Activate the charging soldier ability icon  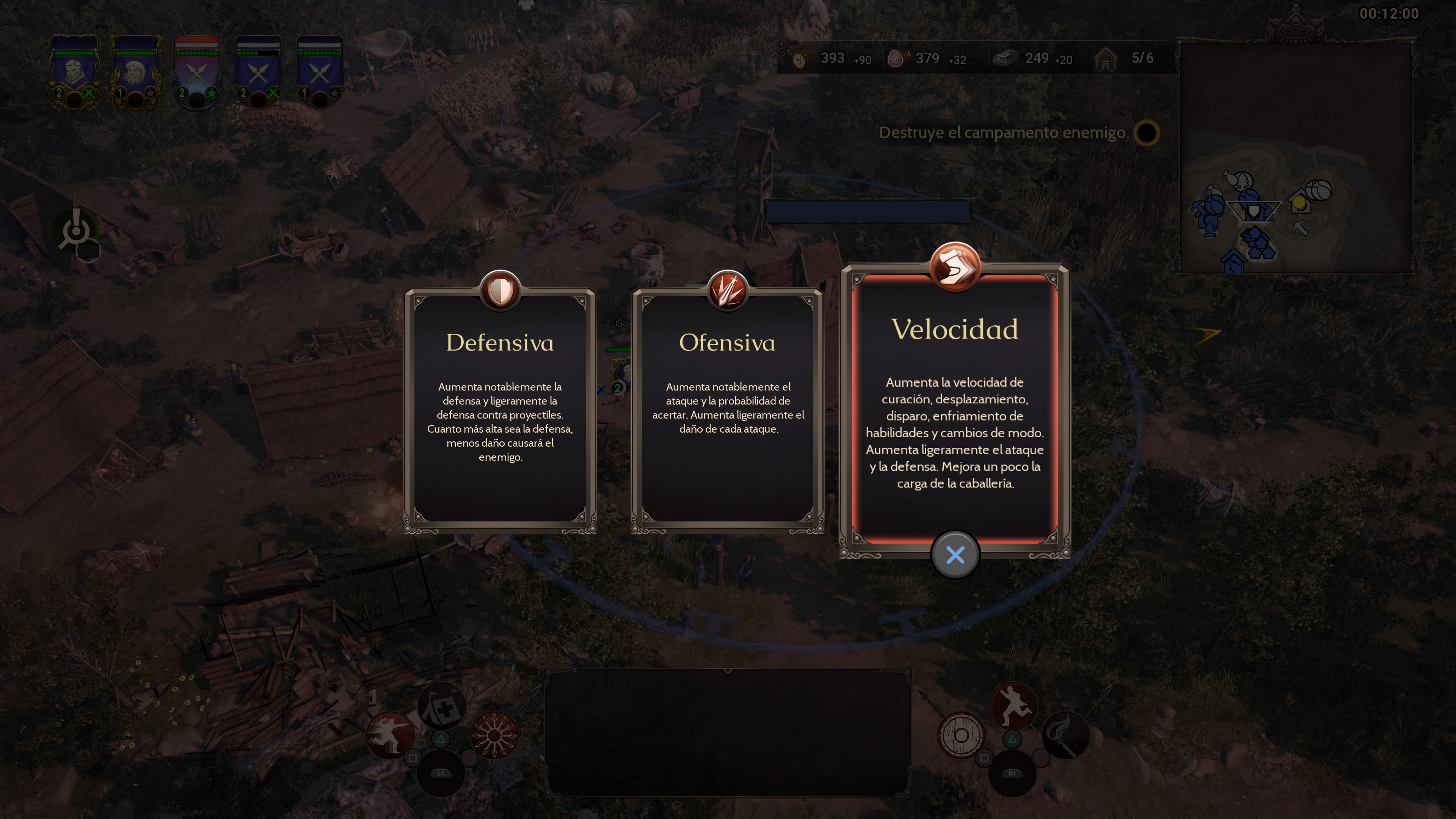point(390,735)
